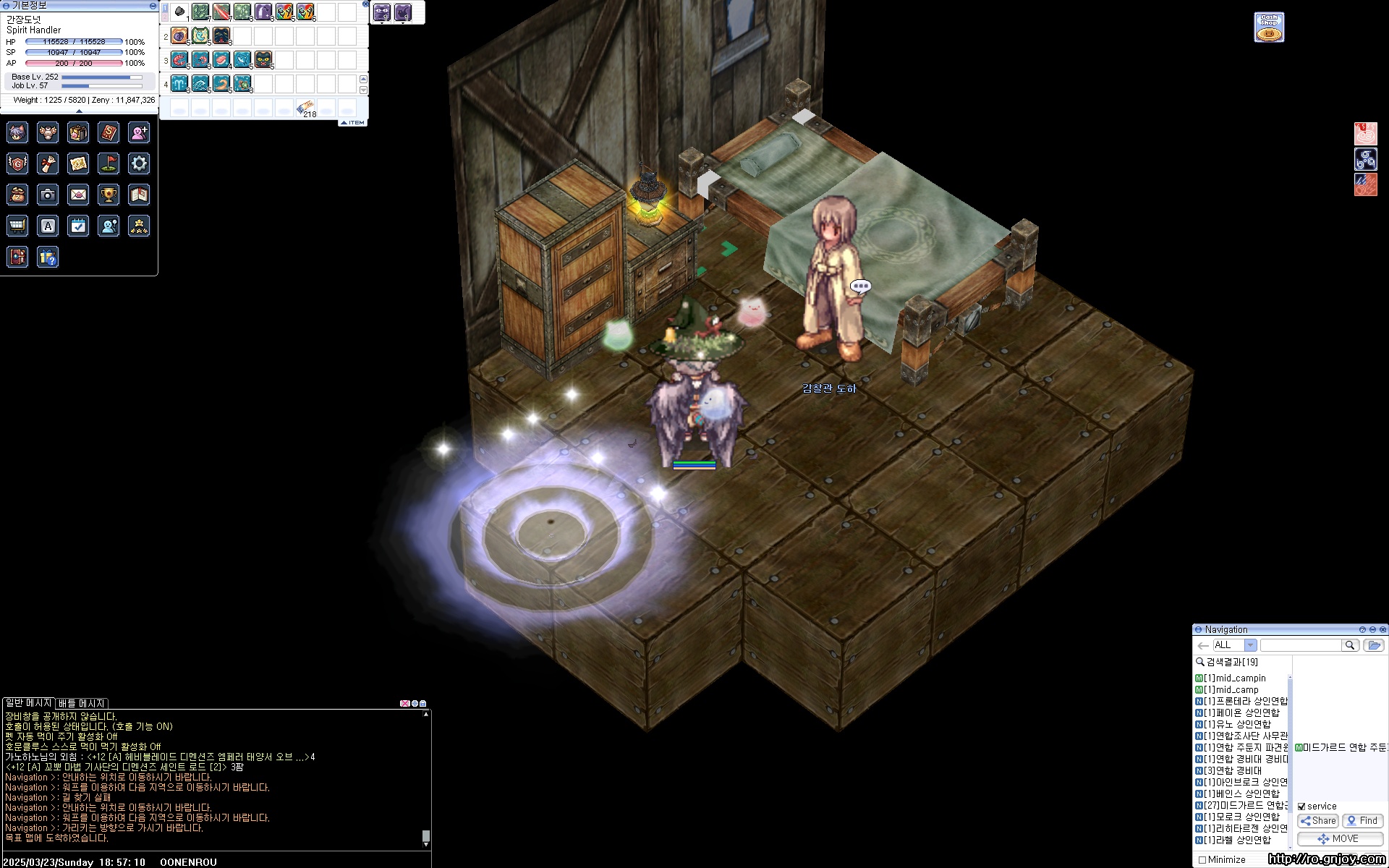Open the ALL category dropdown
1389x868 pixels.
(1250, 645)
